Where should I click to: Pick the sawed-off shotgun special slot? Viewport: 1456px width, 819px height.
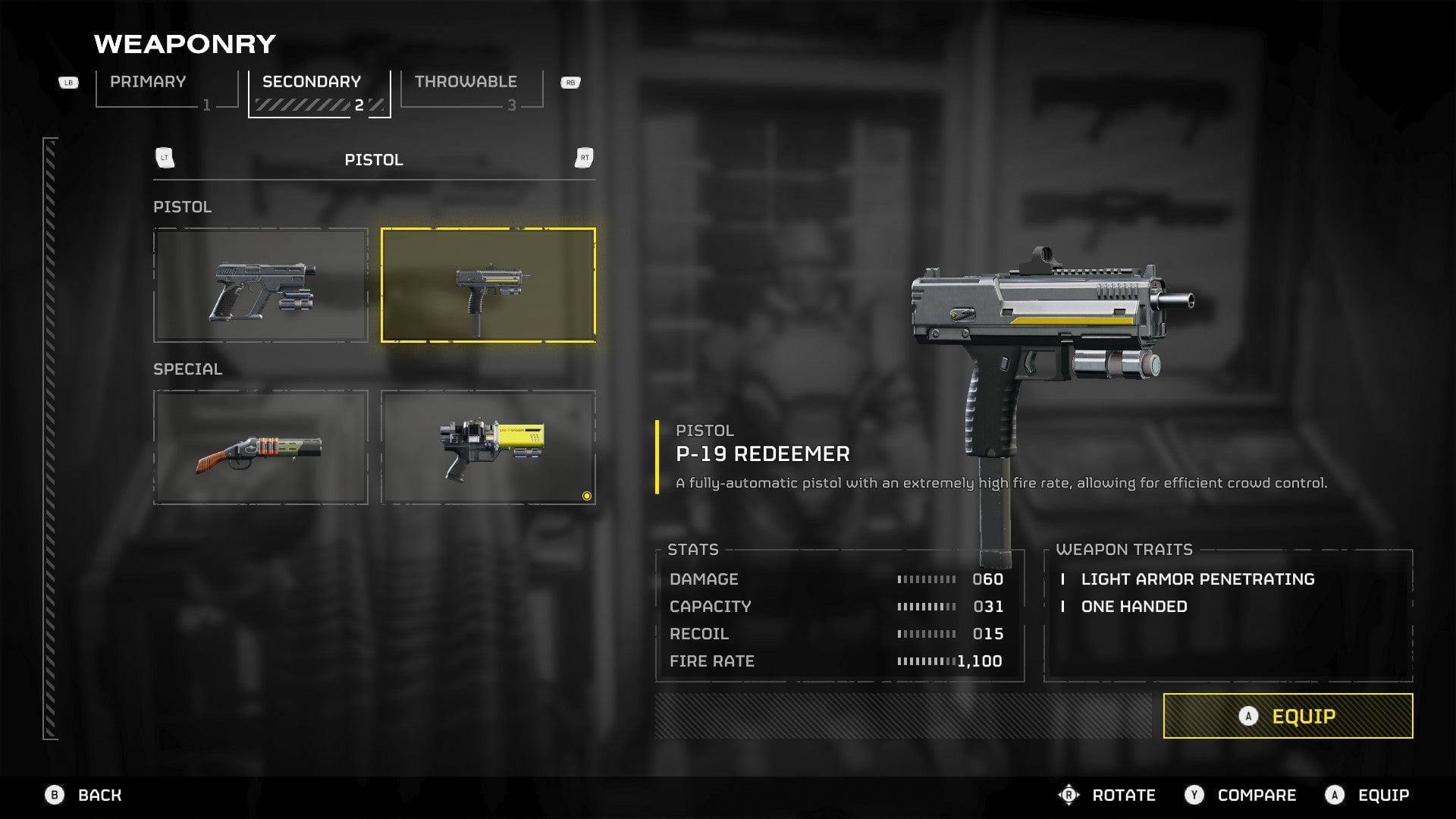coord(261,447)
